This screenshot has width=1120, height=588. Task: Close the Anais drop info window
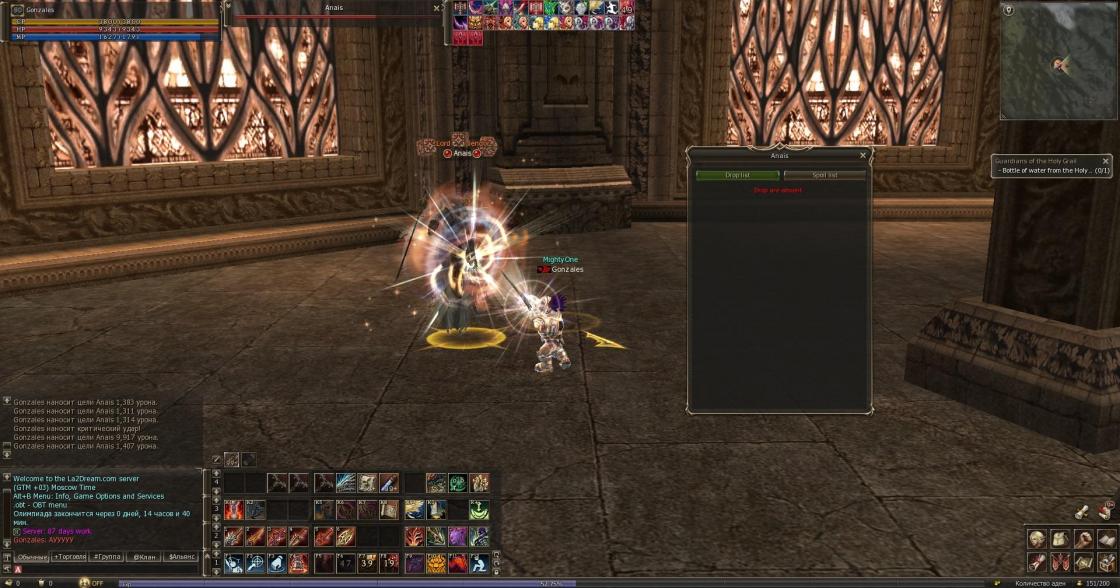click(863, 155)
